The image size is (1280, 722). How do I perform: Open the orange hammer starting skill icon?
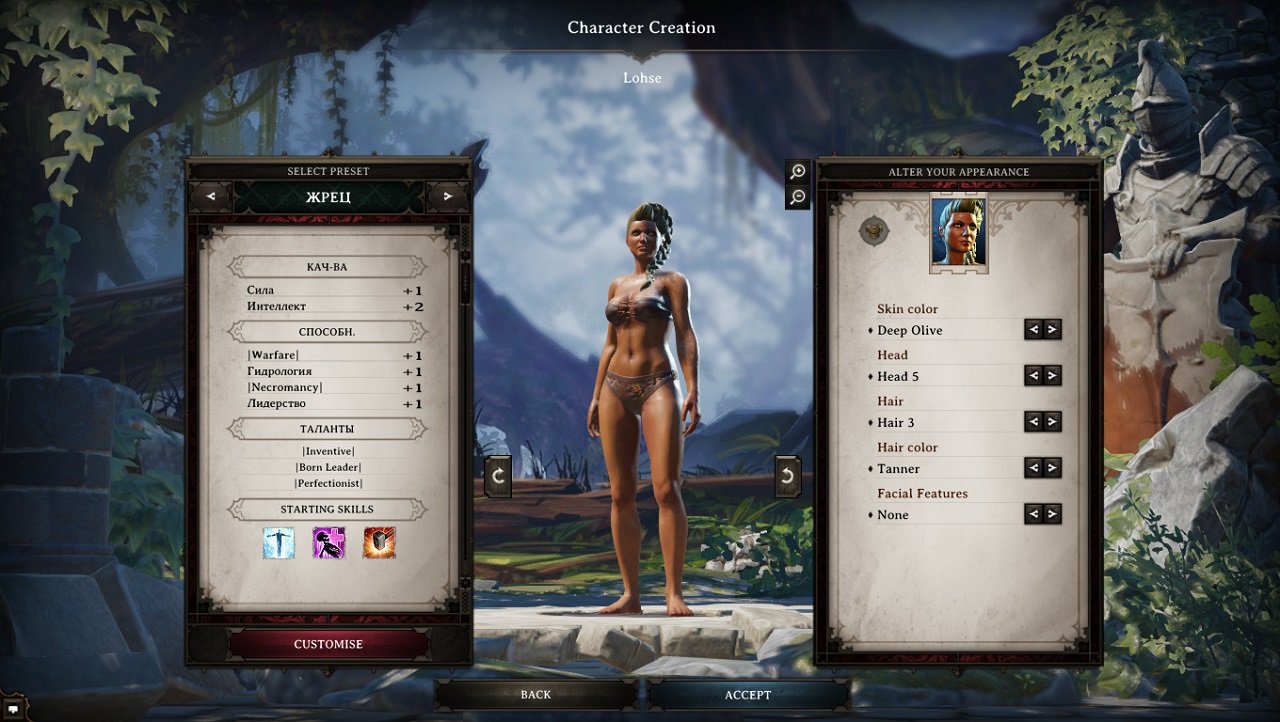(379, 543)
